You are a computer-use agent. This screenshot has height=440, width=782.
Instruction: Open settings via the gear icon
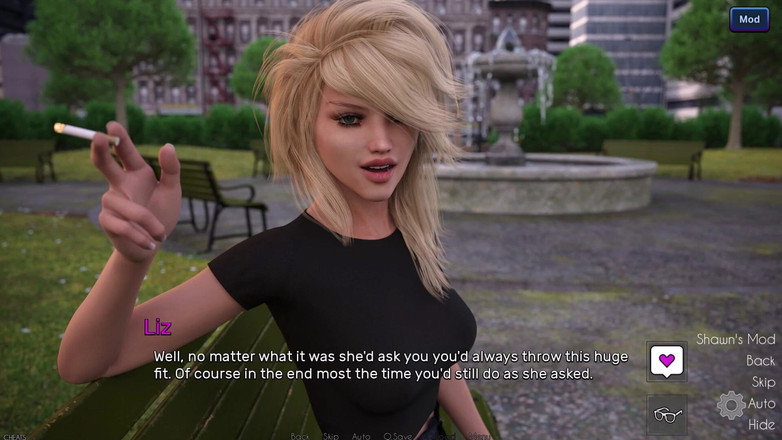pyautogui.click(x=731, y=405)
